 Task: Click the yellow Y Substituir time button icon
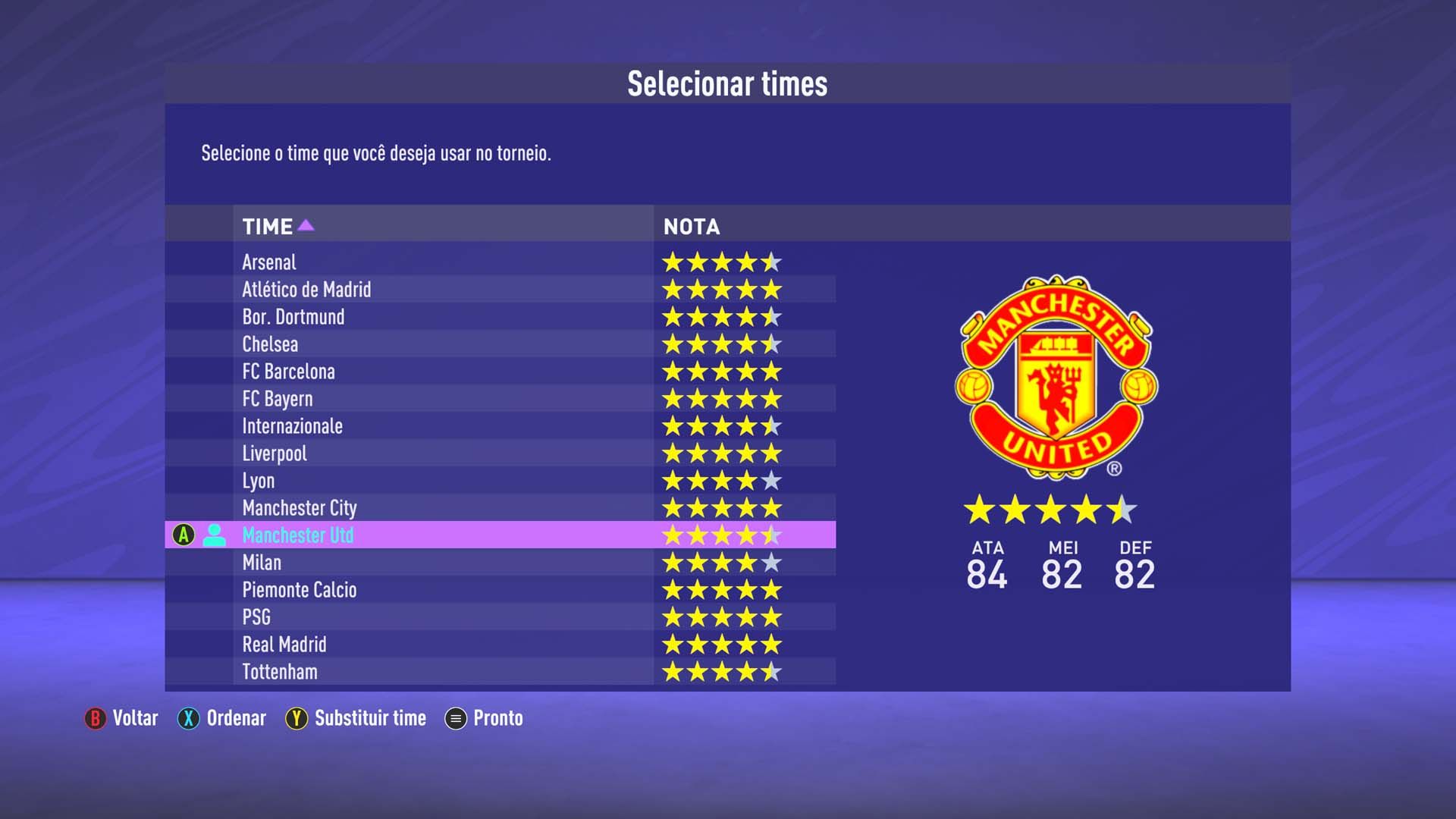pos(296,718)
